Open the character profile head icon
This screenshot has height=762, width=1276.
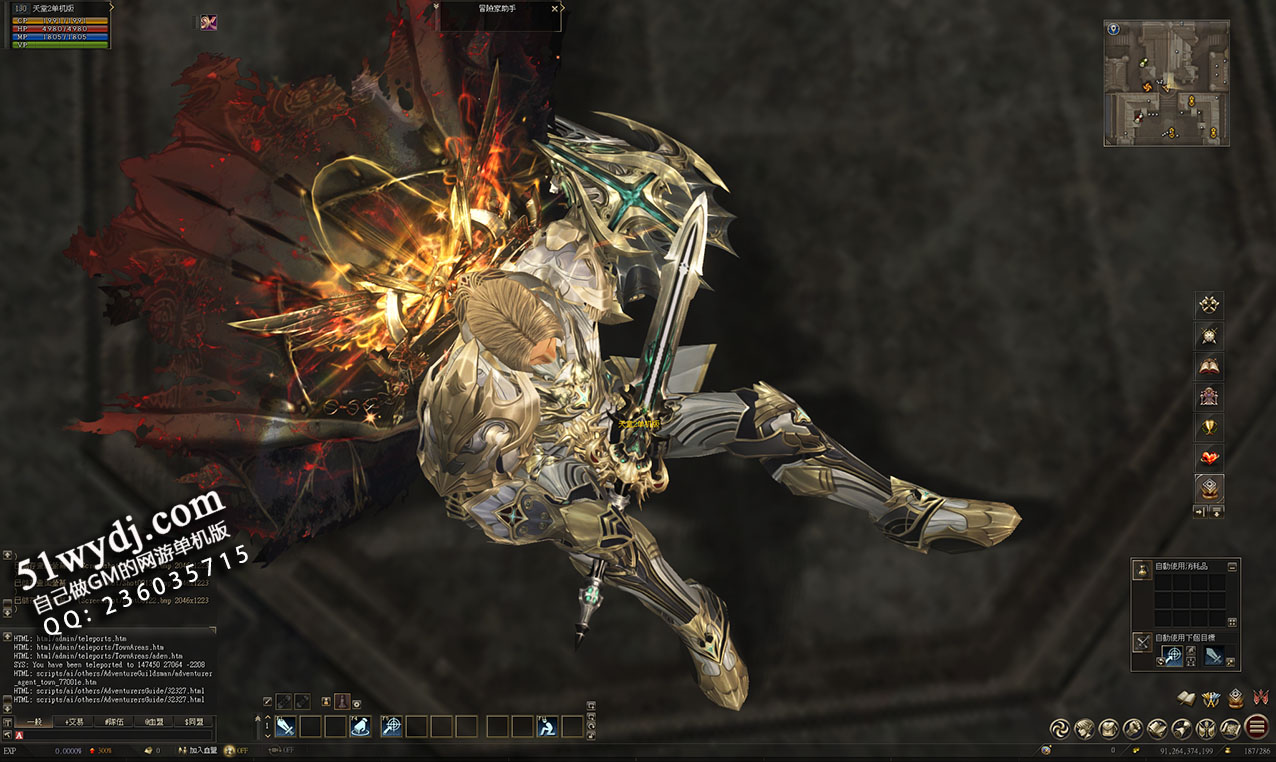pyautogui.click(x=1082, y=728)
